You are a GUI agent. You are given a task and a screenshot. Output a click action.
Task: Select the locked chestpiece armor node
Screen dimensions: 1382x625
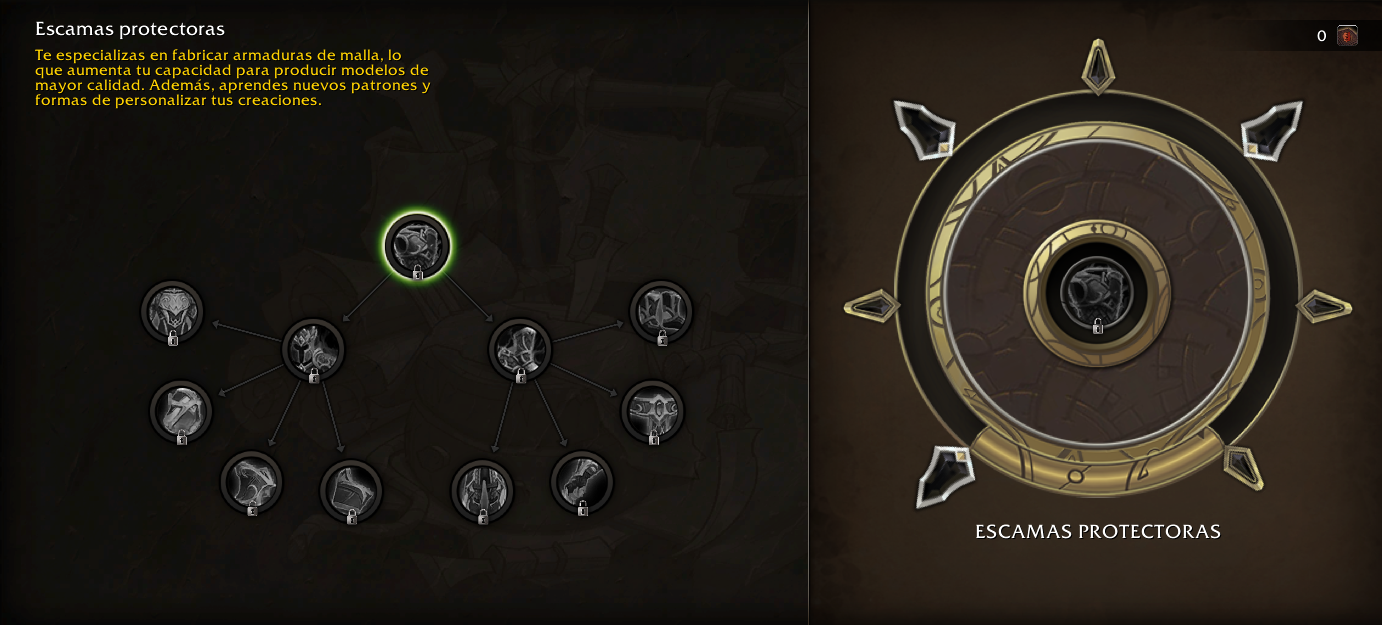(172, 312)
